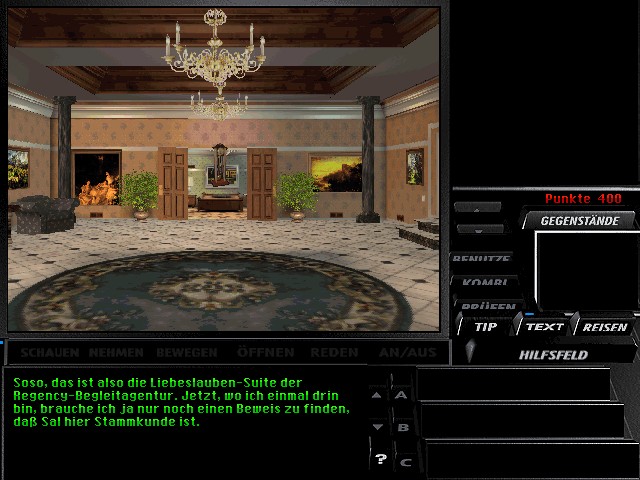Choose dialogue response C
The height and width of the screenshot is (480, 640).
pos(405,461)
